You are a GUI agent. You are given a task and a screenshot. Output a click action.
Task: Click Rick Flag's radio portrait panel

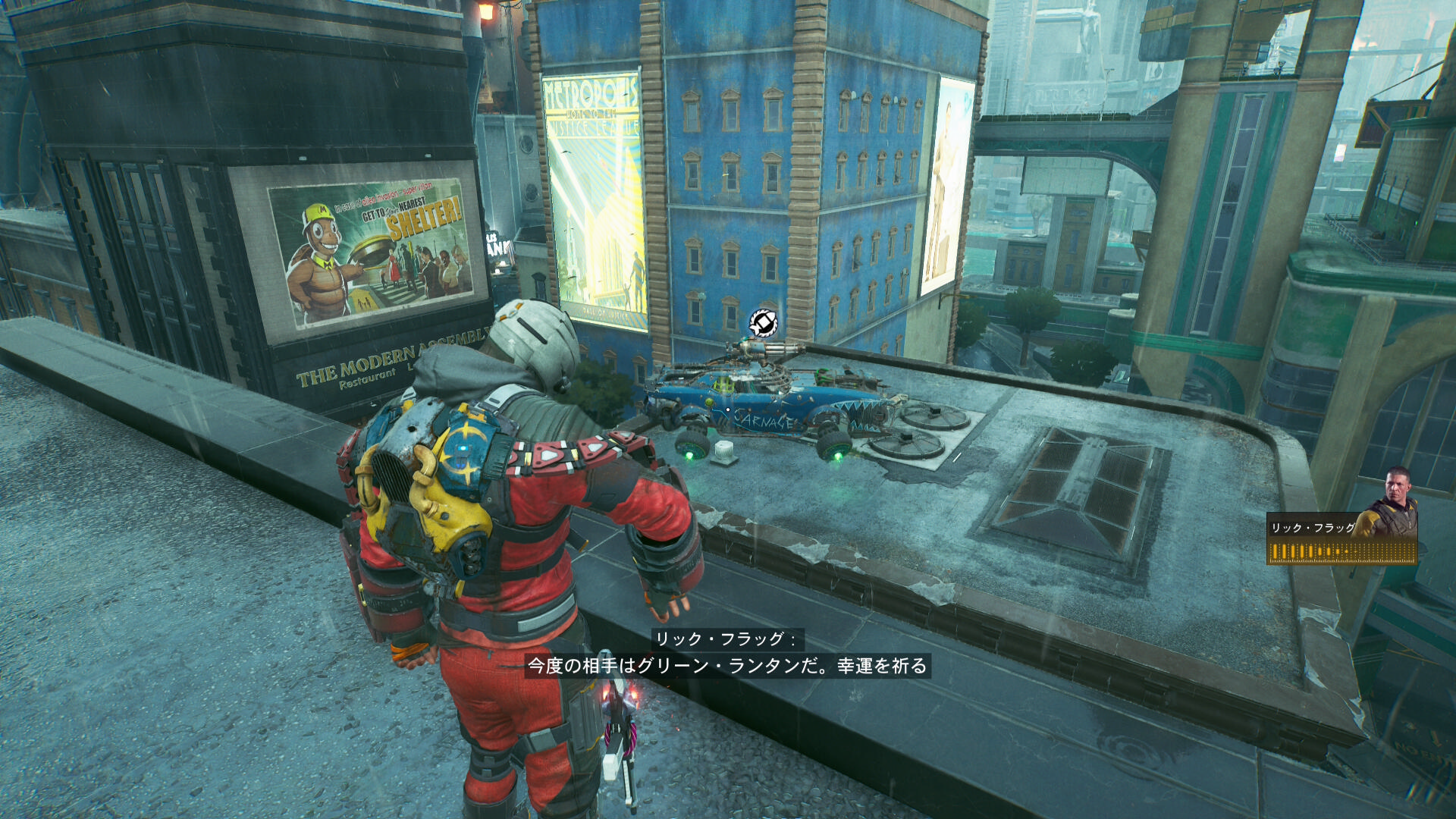pos(1342,519)
